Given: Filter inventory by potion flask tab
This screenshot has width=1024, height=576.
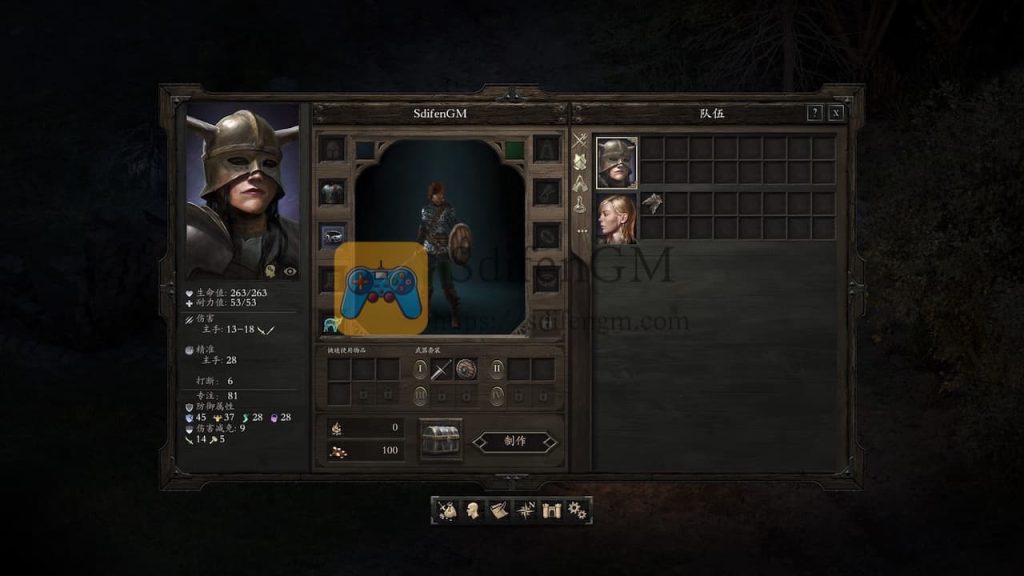Looking at the screenshot, I should coord(580,204).
